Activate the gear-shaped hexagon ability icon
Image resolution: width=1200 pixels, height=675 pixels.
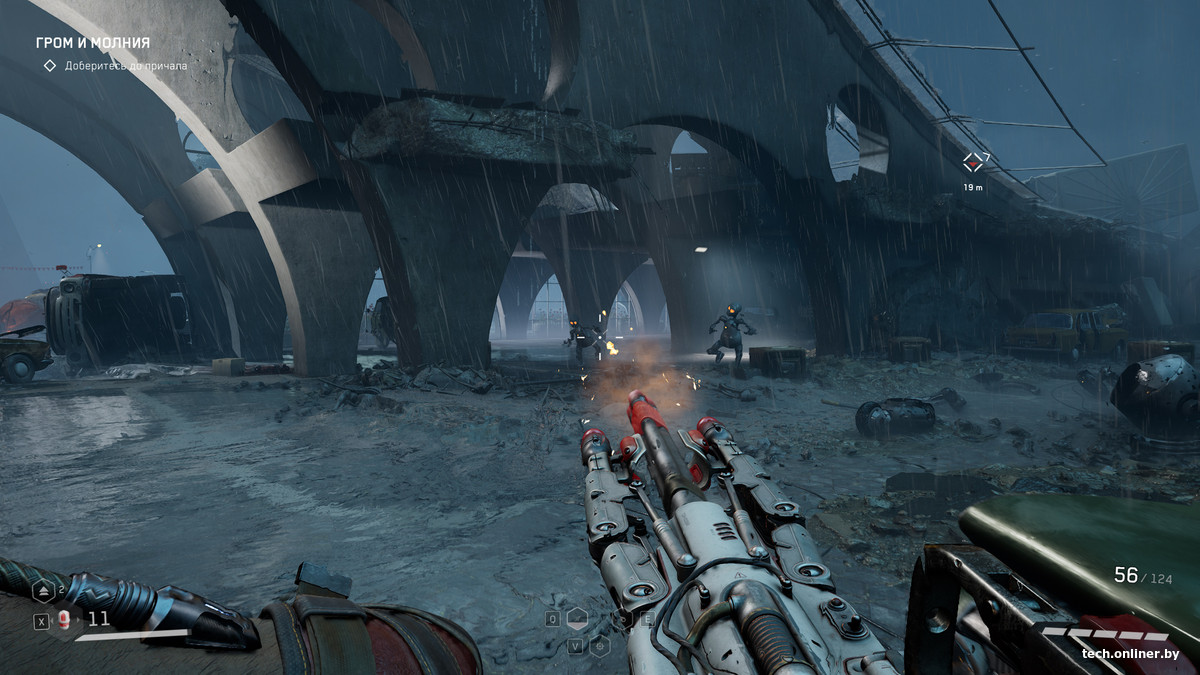pyautogui.click(x=600, y=645)
